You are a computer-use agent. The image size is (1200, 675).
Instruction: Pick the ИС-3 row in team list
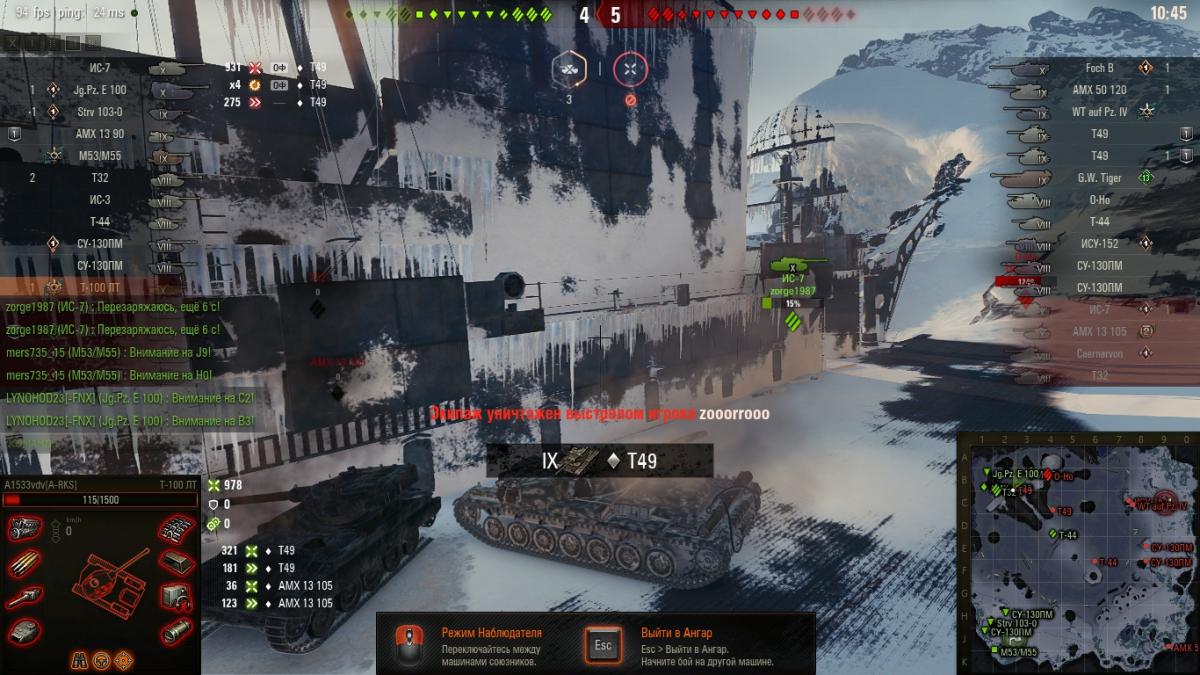pyautogui.click(x=100, y=200)
